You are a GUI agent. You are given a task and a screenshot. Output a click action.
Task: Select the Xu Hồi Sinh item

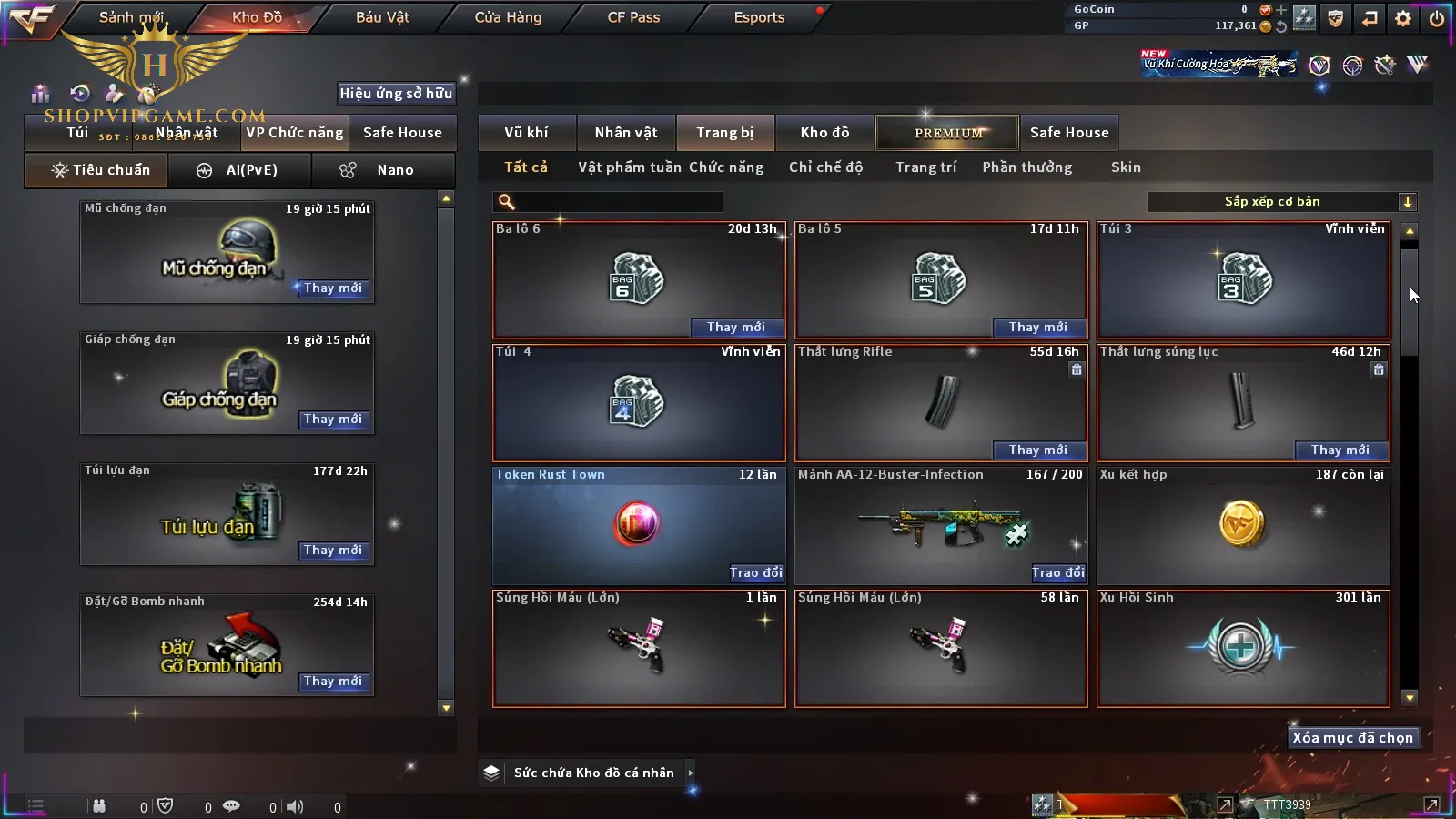click(1243, 647)
